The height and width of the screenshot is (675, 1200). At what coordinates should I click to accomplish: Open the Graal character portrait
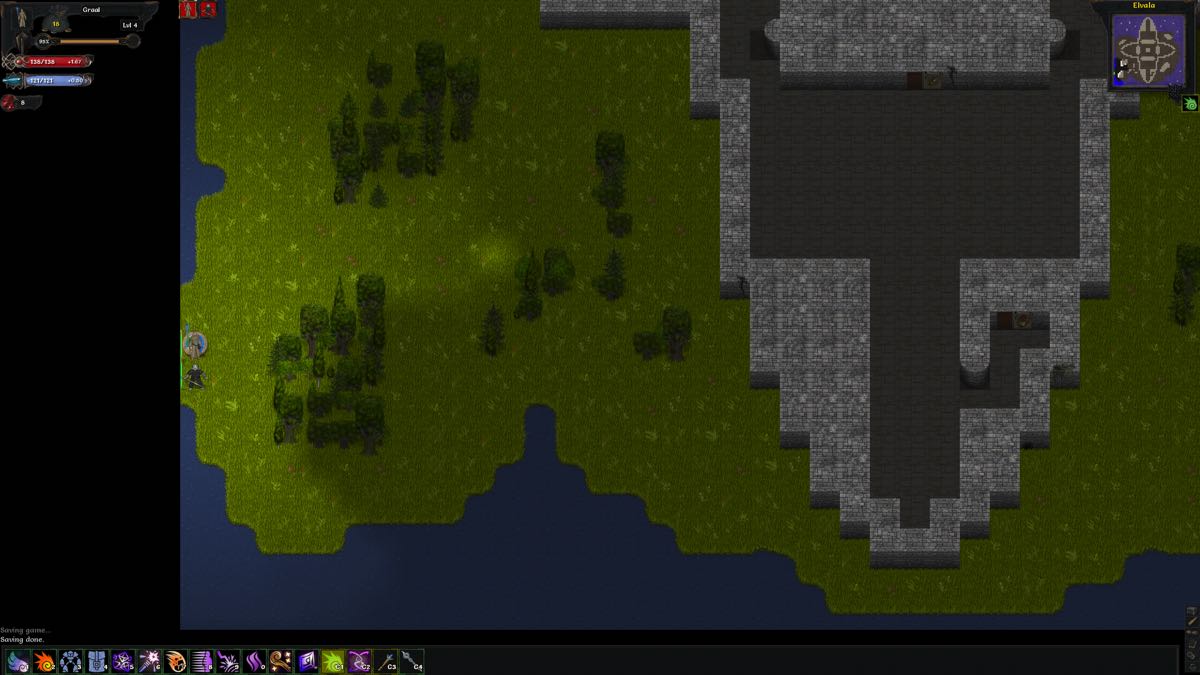[22, 22]
